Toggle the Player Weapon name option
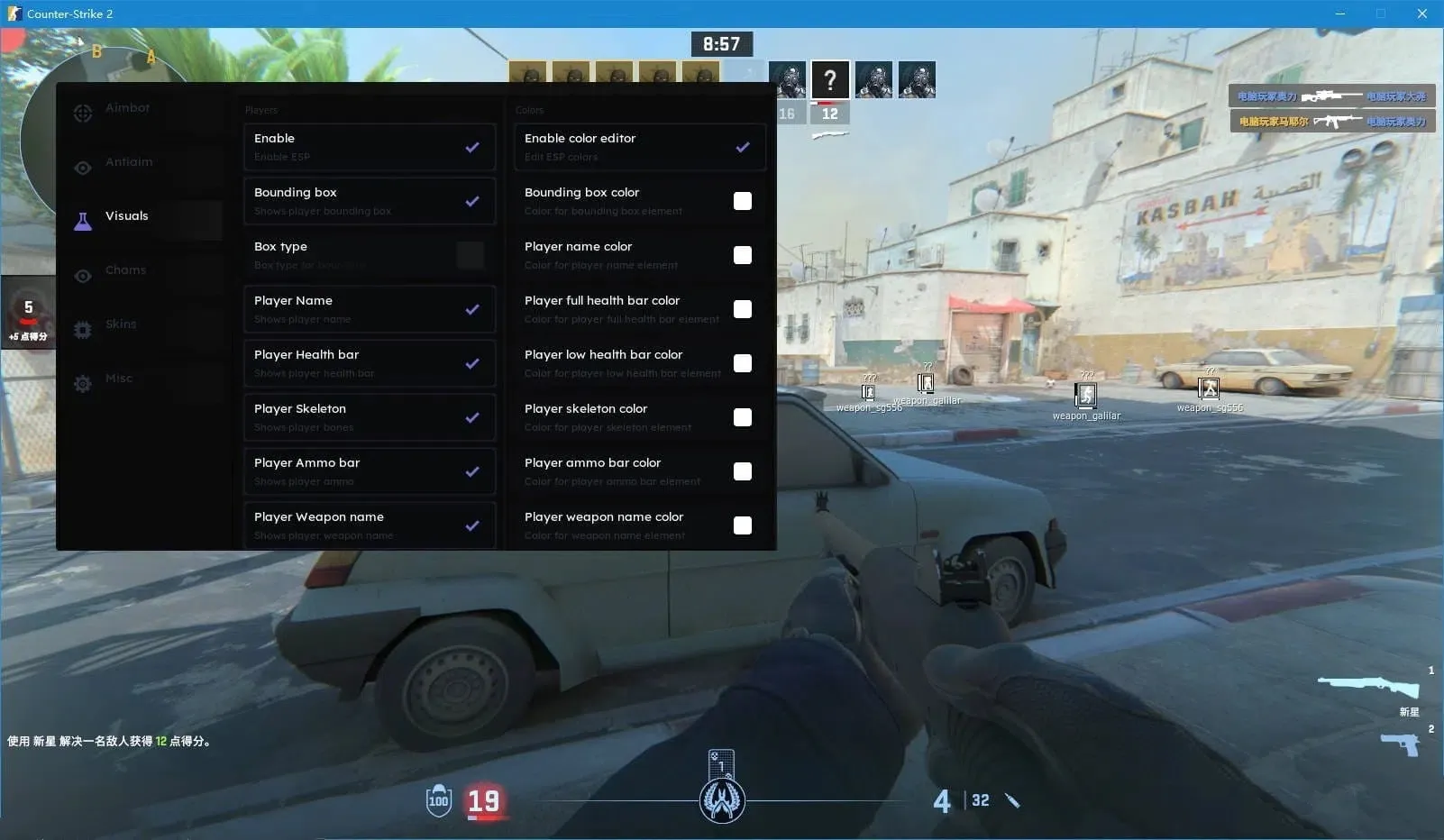The height and width of the screenshot is (840, 1444). [472, 525]
